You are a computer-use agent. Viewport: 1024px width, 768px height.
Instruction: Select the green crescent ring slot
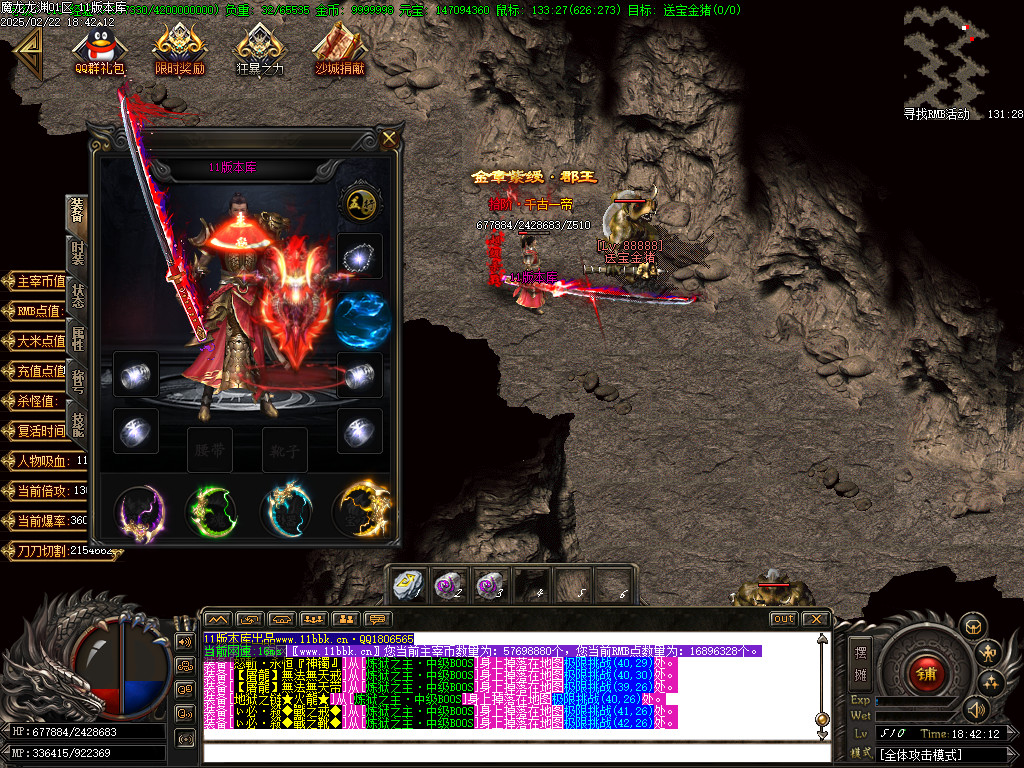pos(214,510)
